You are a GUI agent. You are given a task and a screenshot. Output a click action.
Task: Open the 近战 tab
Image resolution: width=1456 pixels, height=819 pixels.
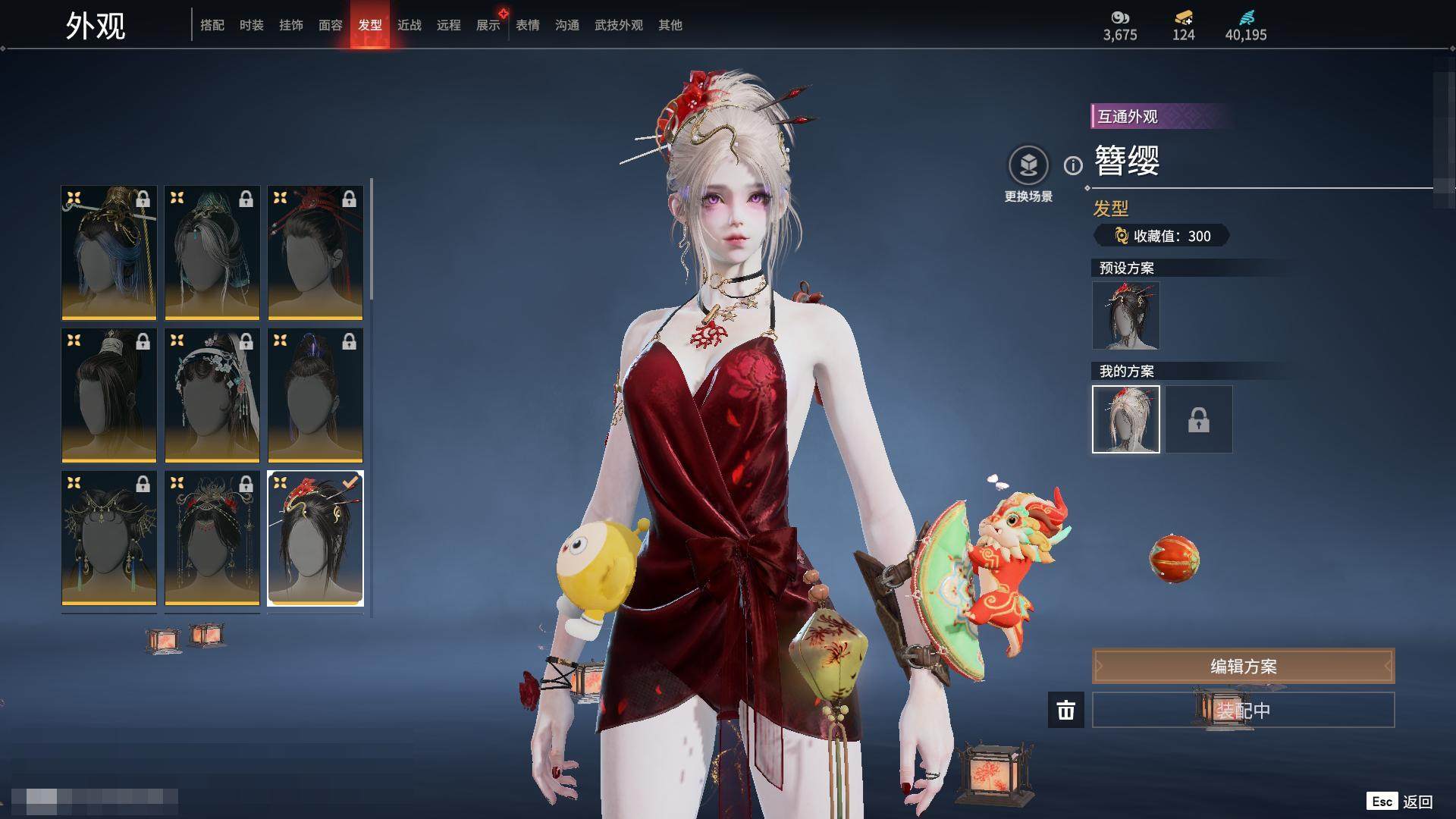click(409, 25)
